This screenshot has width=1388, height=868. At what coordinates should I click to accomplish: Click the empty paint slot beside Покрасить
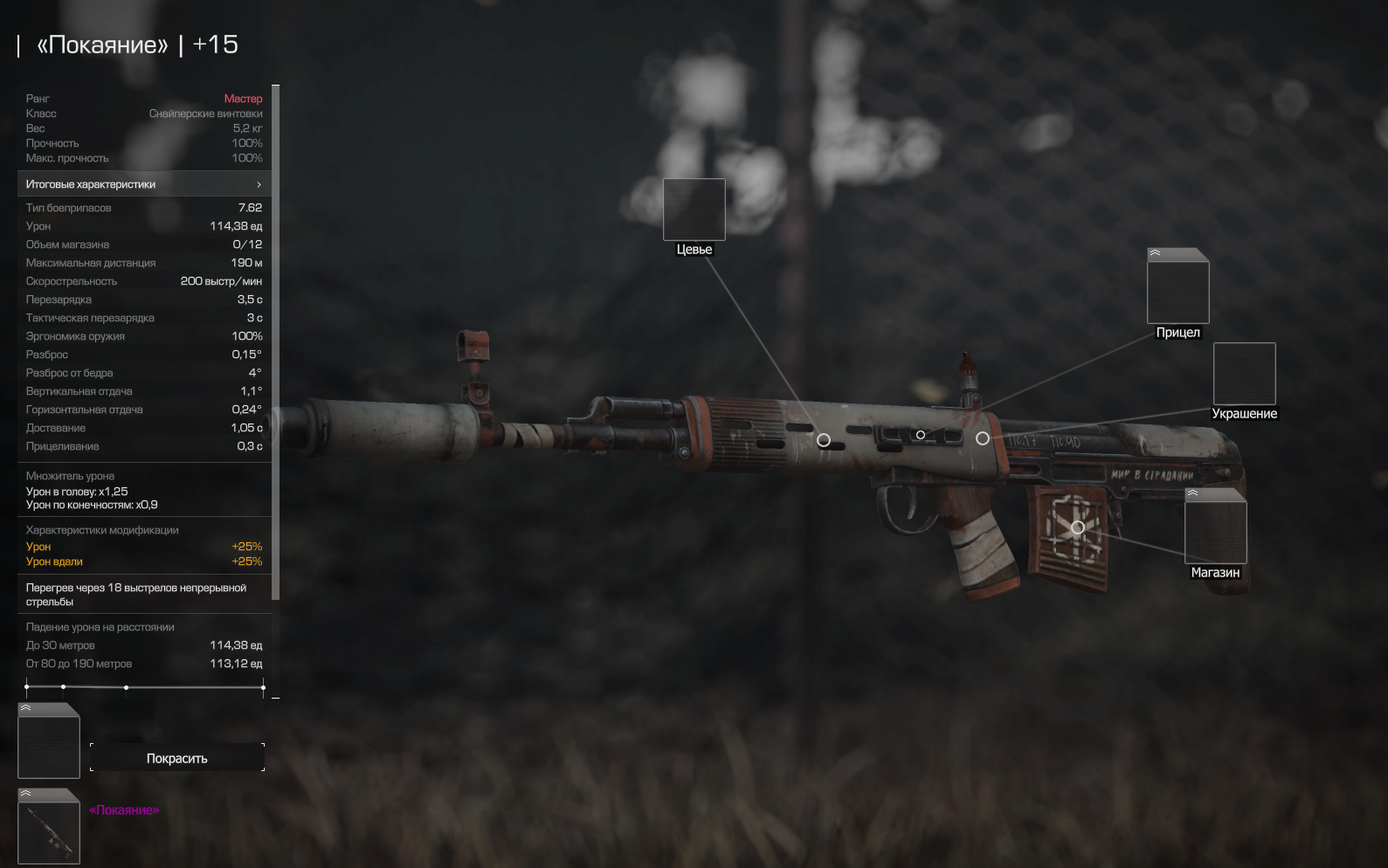[x=49, y=744]
